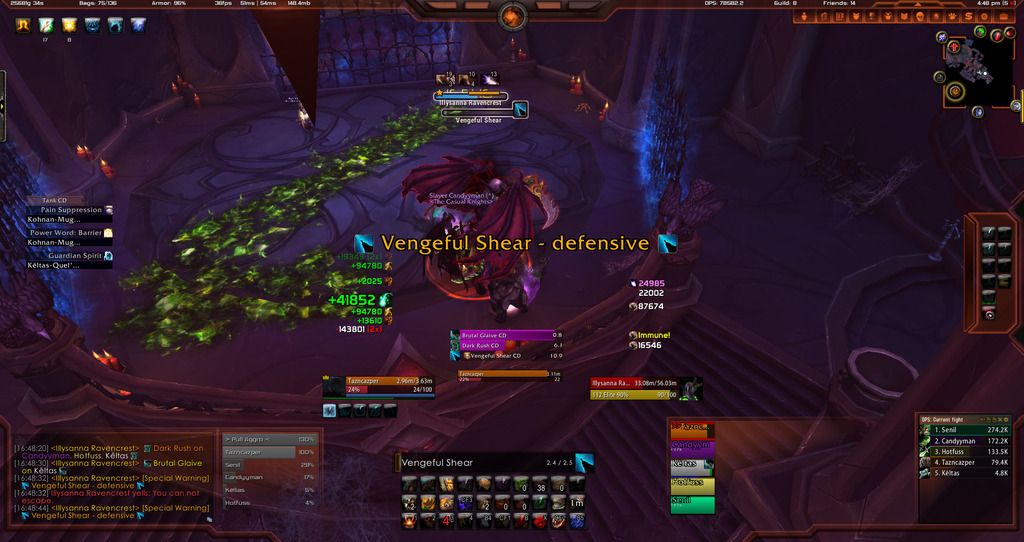
Task: Click the Tazncazper player unit frame
Action: coord(380,385)
